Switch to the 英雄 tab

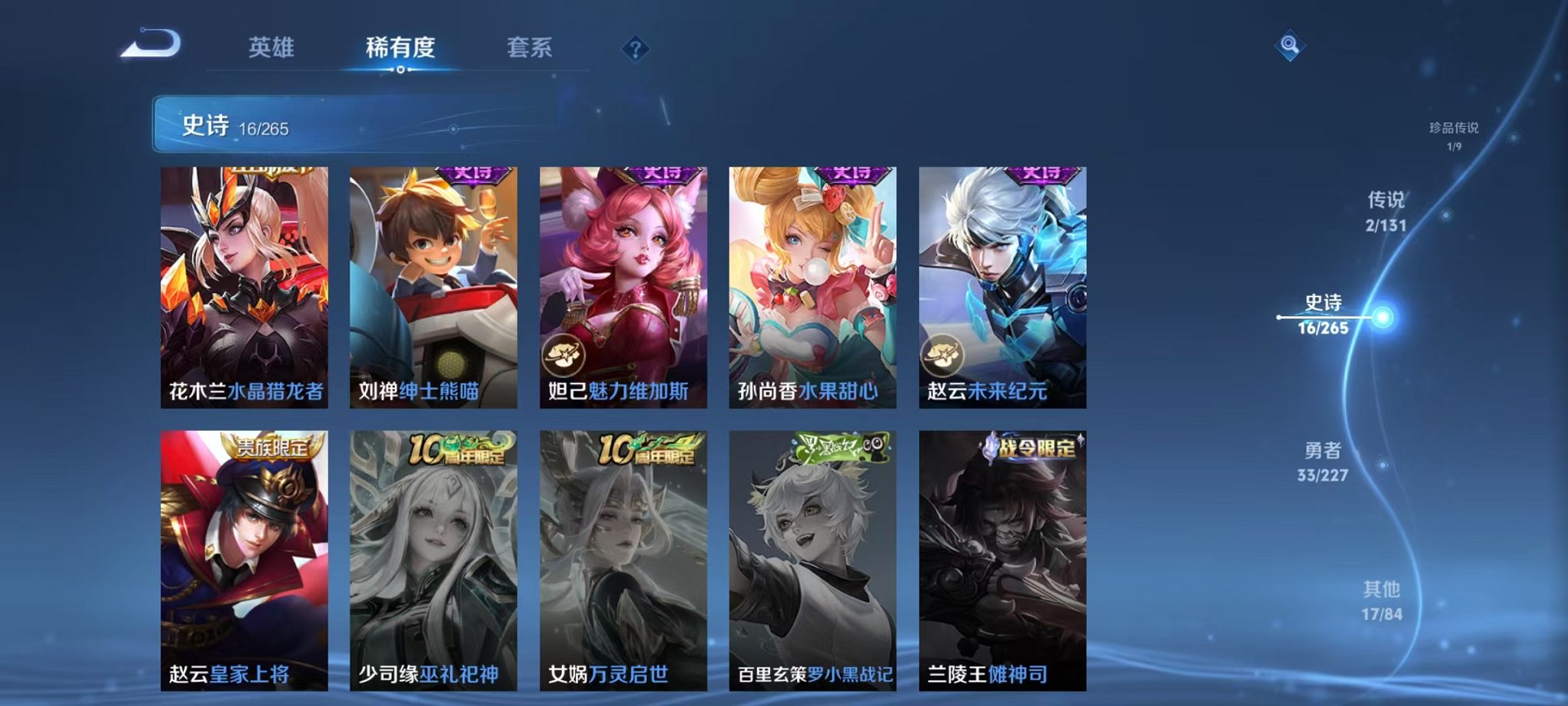coord(273,48)
